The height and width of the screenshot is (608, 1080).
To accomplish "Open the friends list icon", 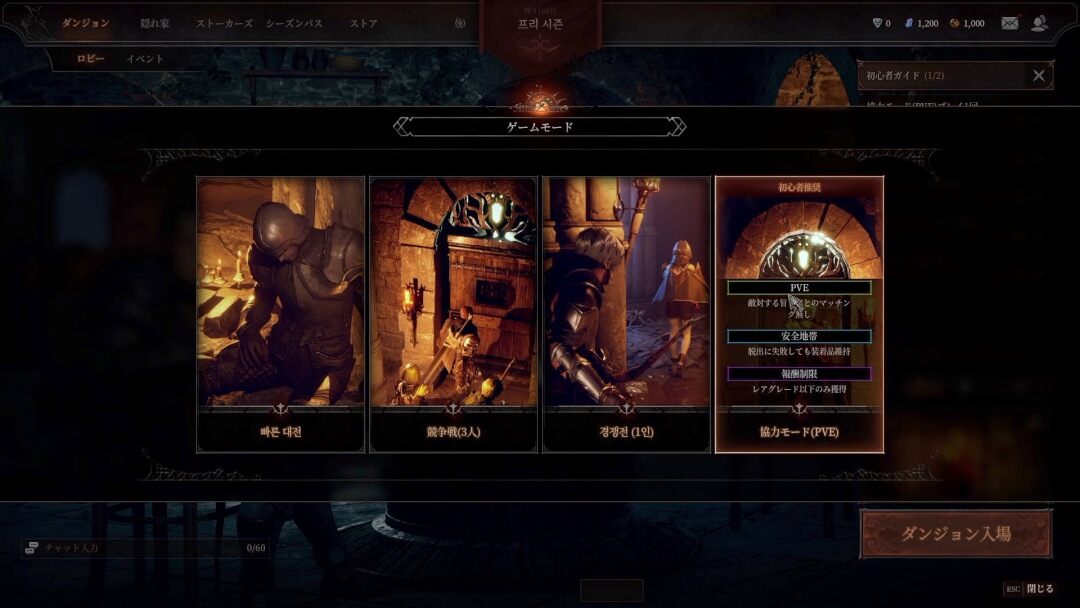I will 1040,23.
